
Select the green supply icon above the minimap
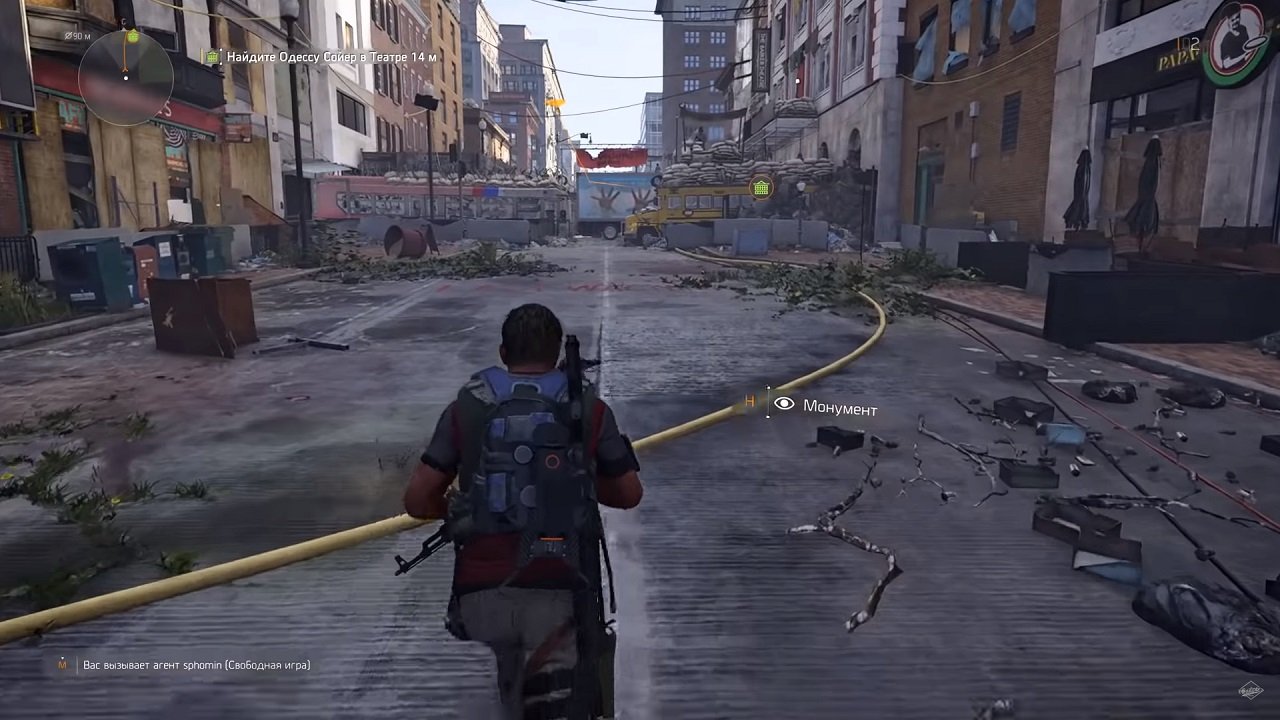pos(132,36)
